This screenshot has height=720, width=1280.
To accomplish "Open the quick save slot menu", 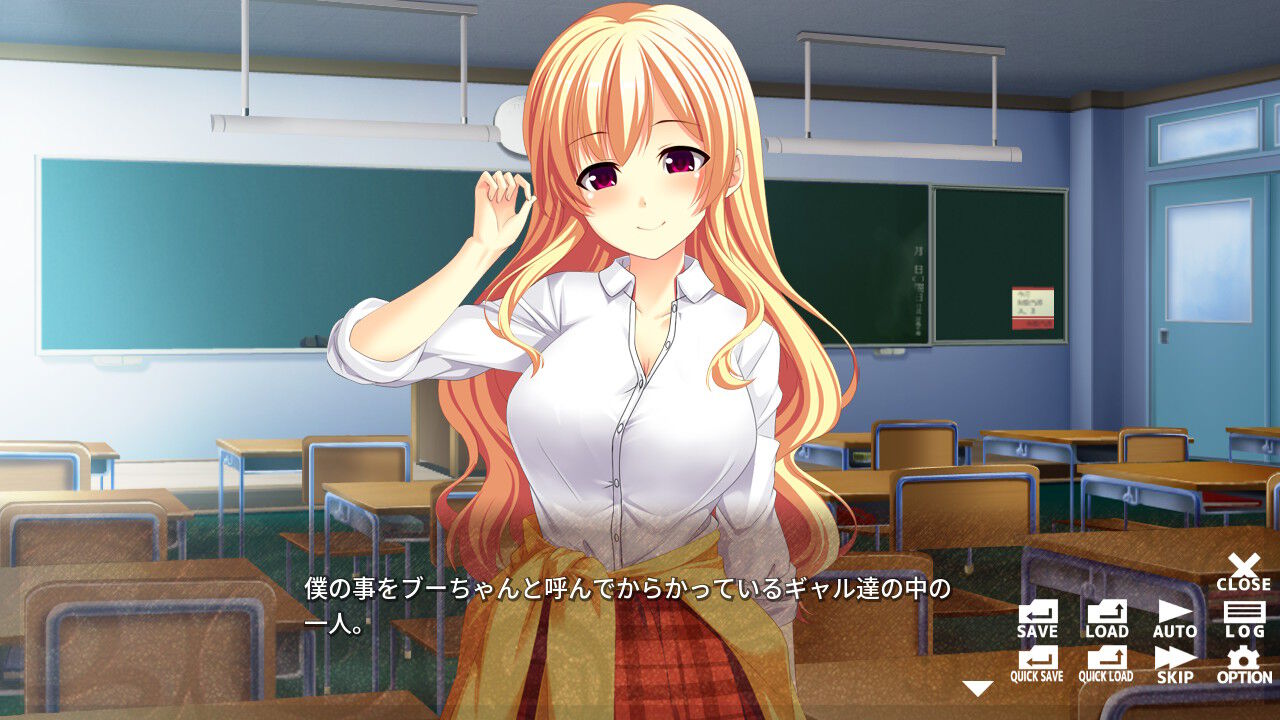I will [1037, 663].
